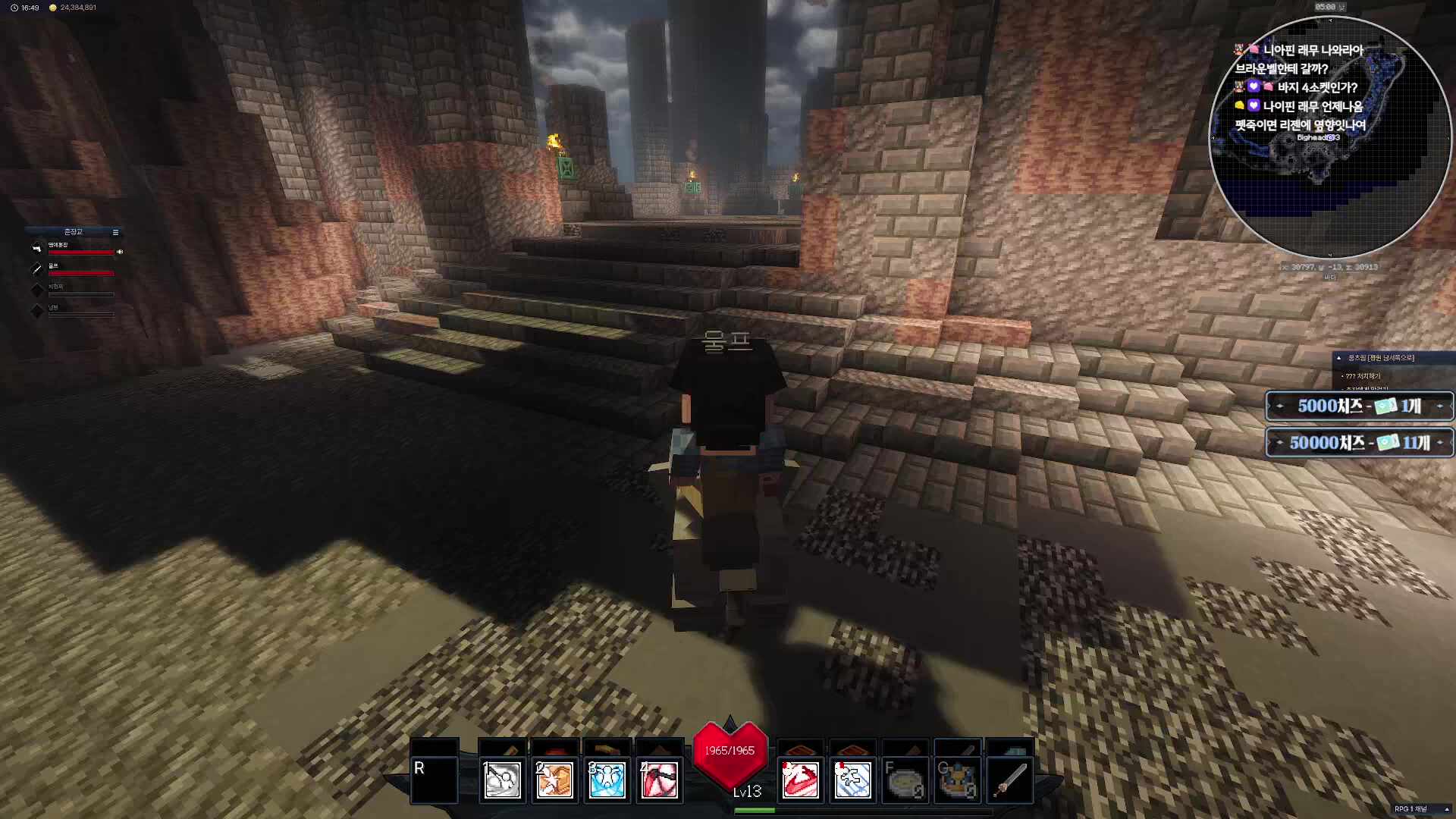Open the party panel hamburger menu
The width and height of the screenshot is (1456, 819).
coord(115,232)
